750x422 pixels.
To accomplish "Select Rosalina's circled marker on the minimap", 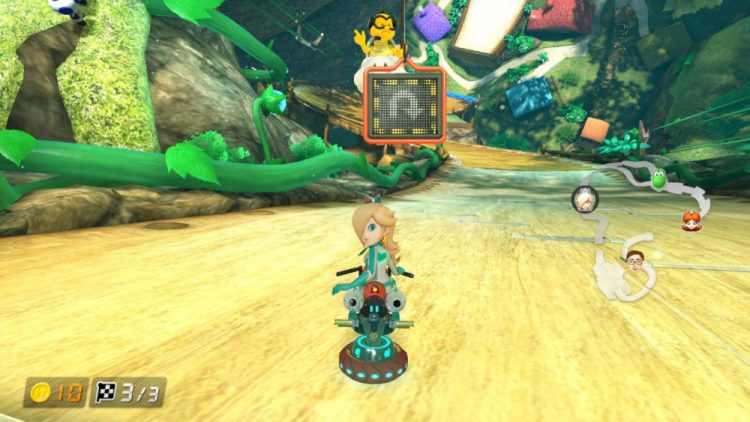I will 583,199.
